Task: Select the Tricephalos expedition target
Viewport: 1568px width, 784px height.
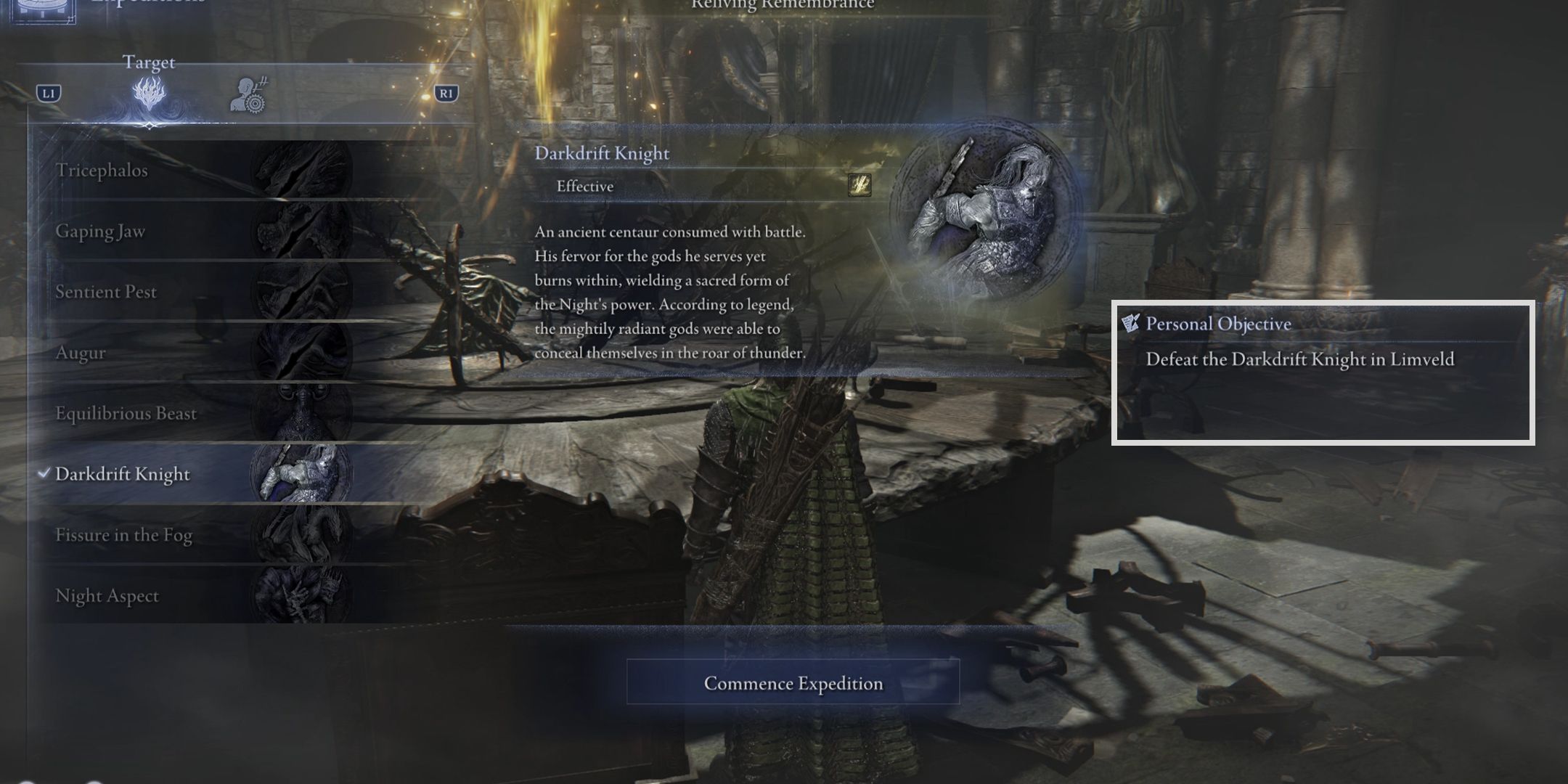Action: point(102,171)
